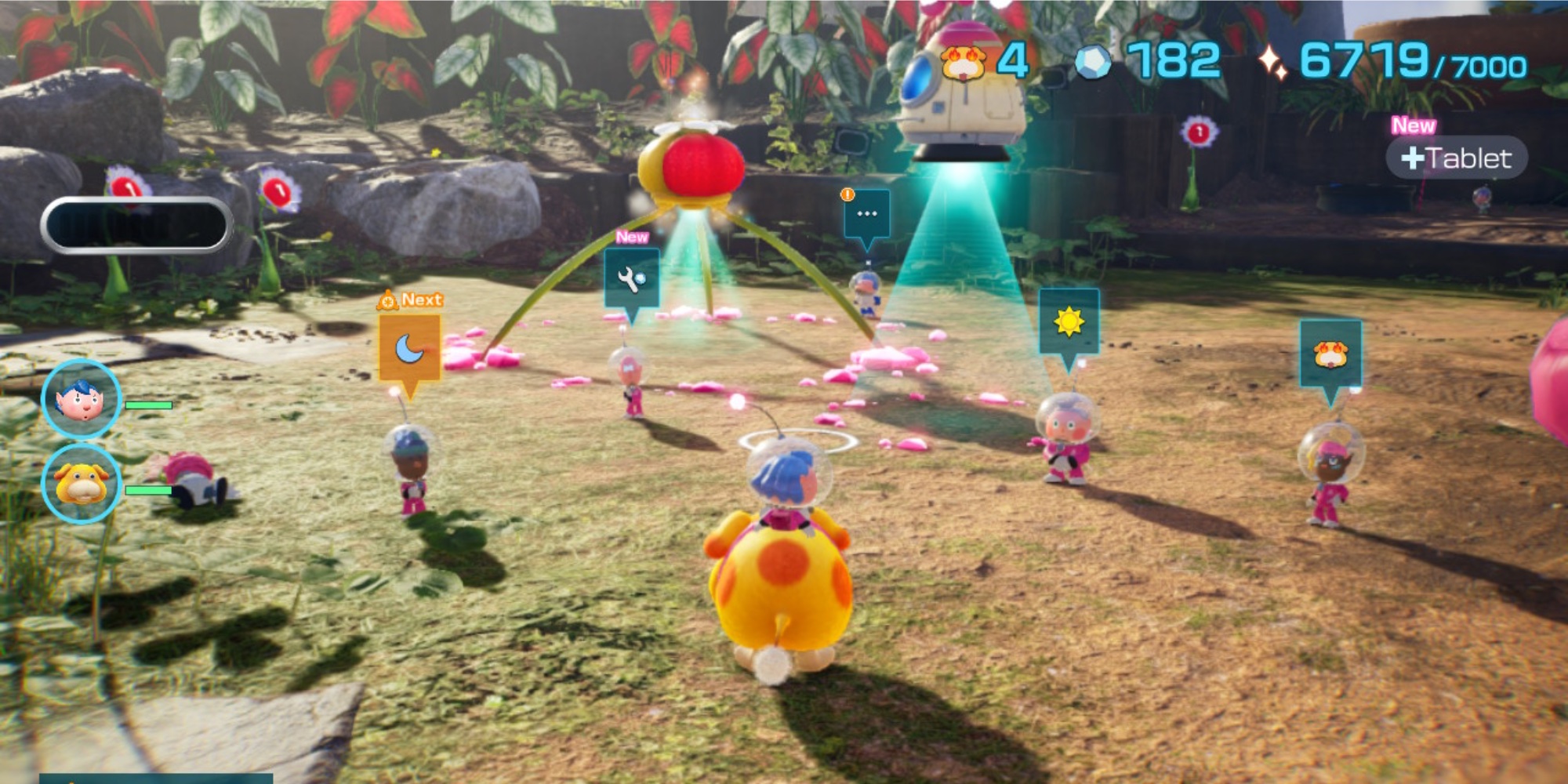Open the ellipsis alert speech bubble
The width and height of the screenshot is (1568, 784).
pos(868,214)
